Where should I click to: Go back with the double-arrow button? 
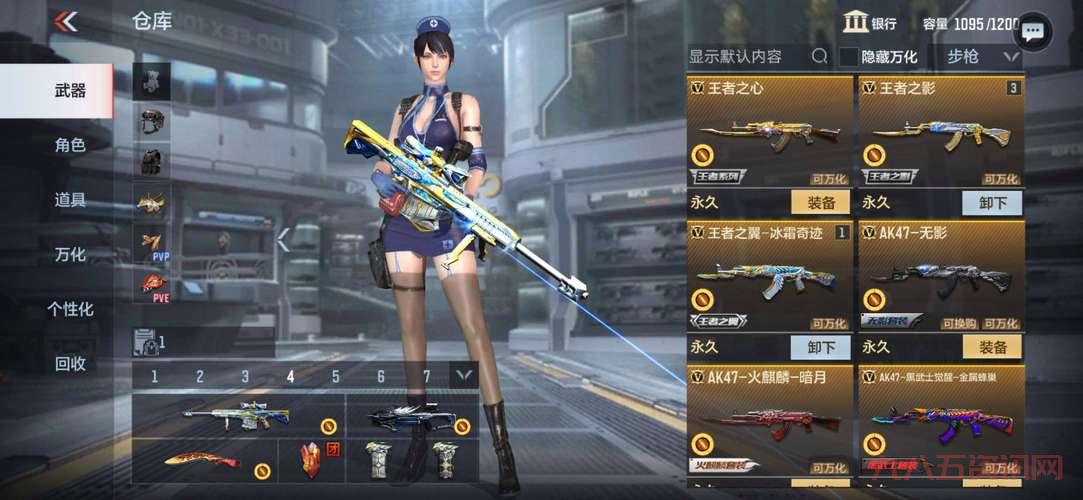click(66, 21)
